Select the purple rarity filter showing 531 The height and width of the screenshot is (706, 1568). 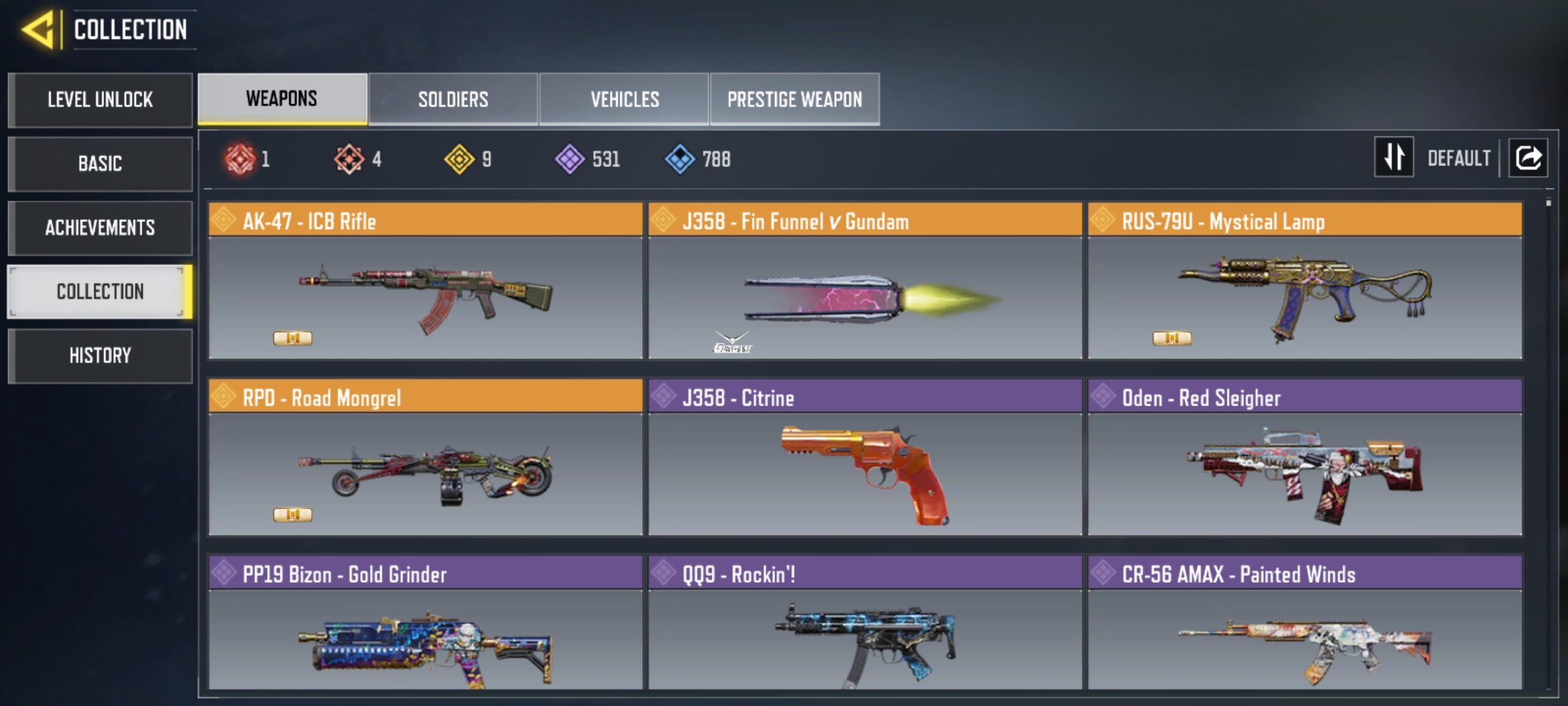coord(567,158)
